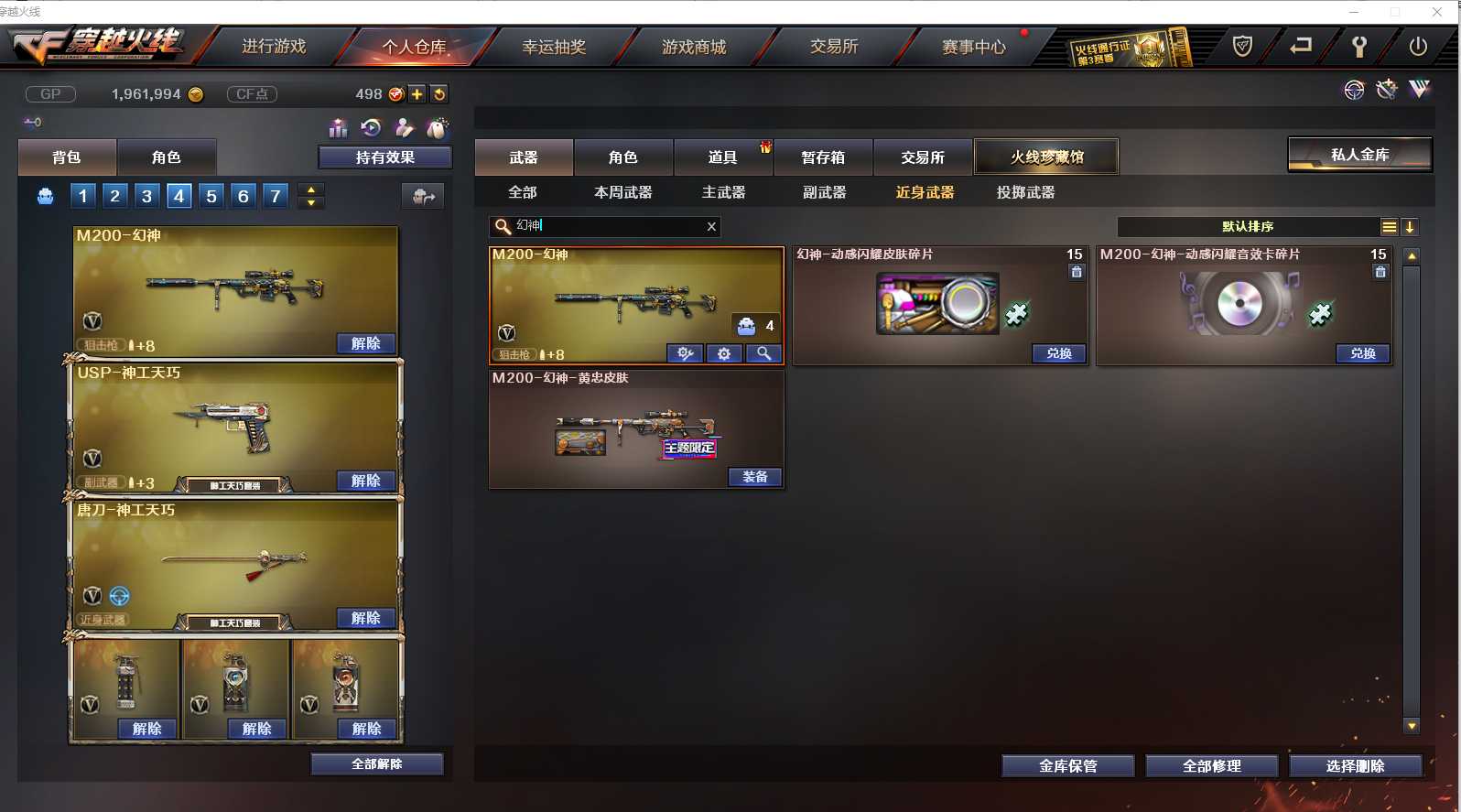Toggle the descending sort arrow beside 默认排序
The width and height of the screenshot is (1461, 812).
click(x=1411, y=226)
